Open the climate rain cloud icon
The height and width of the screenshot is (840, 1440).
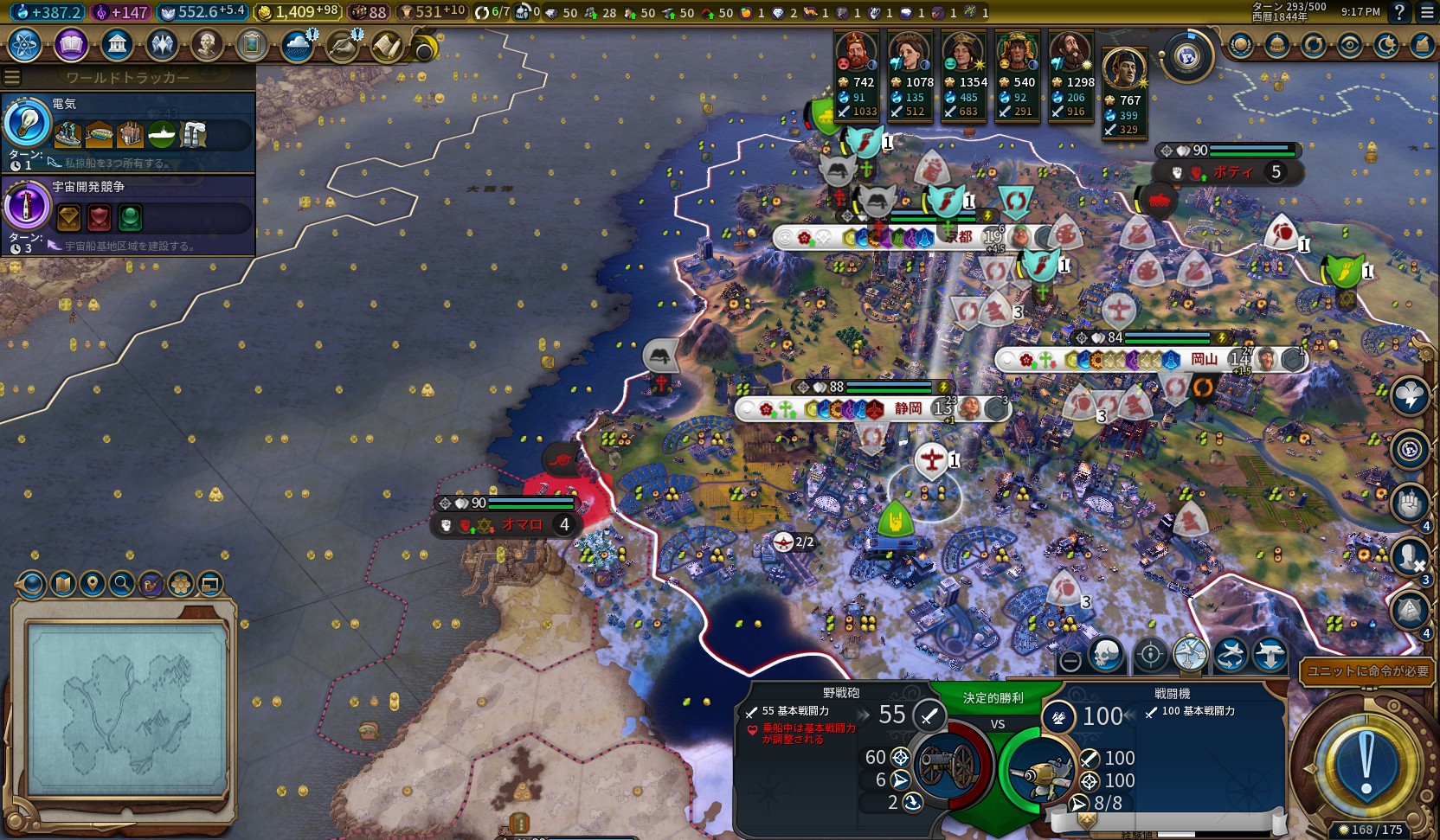298,44
